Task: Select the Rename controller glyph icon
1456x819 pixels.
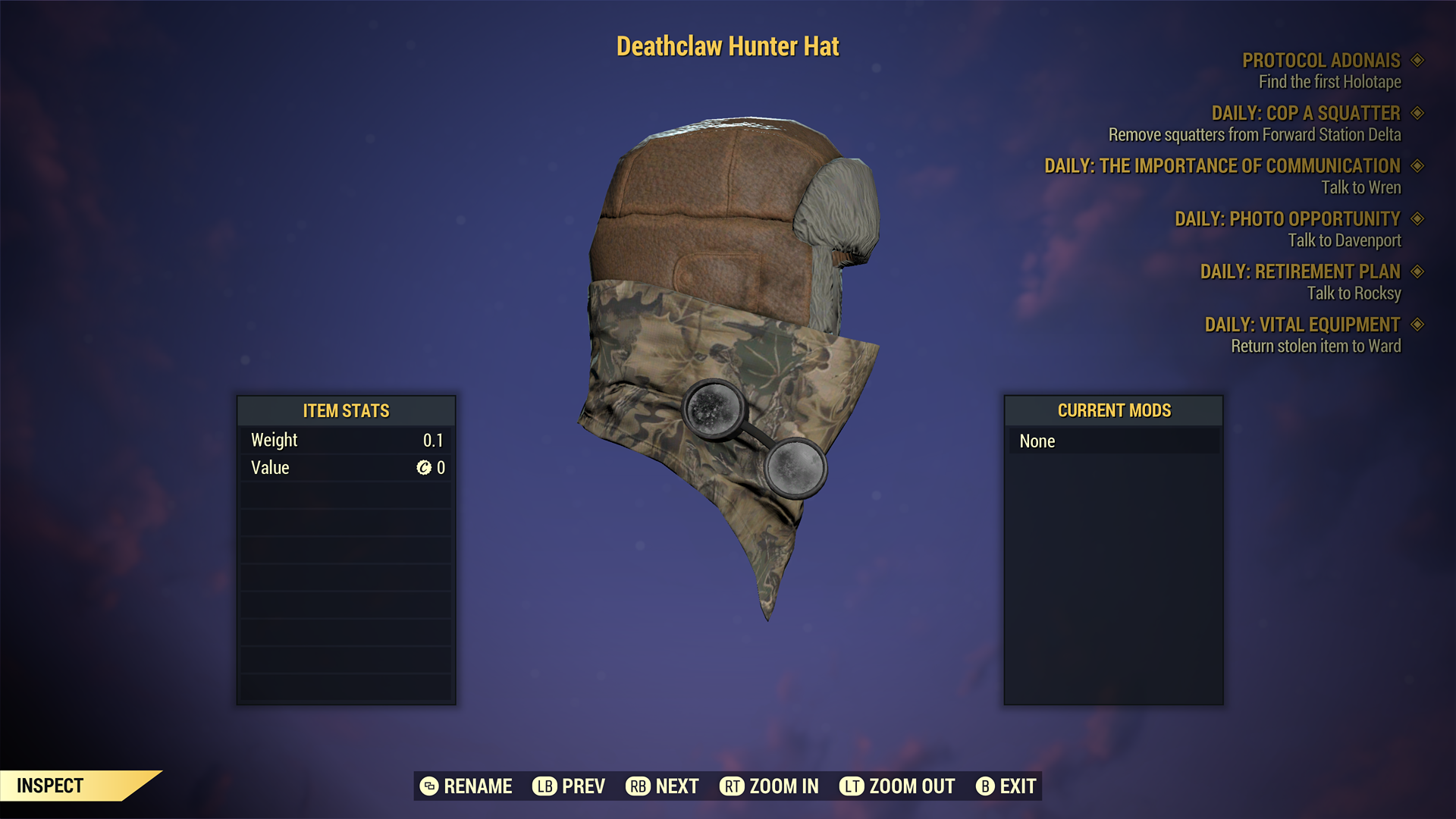Action: tap(429, 786)
